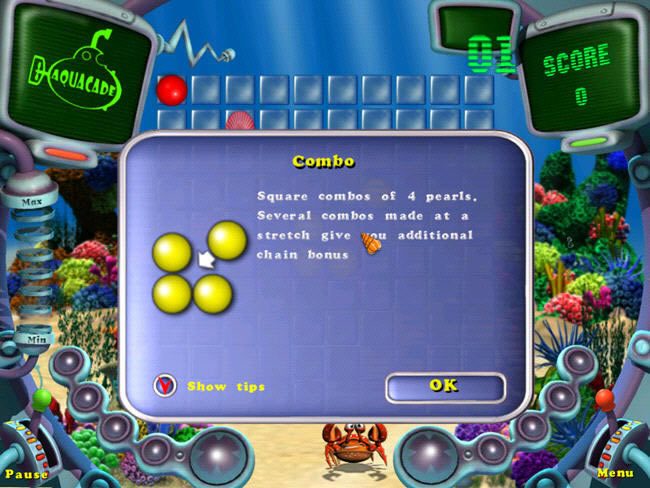Toggle the Show tips checkbox

(165, 385)
